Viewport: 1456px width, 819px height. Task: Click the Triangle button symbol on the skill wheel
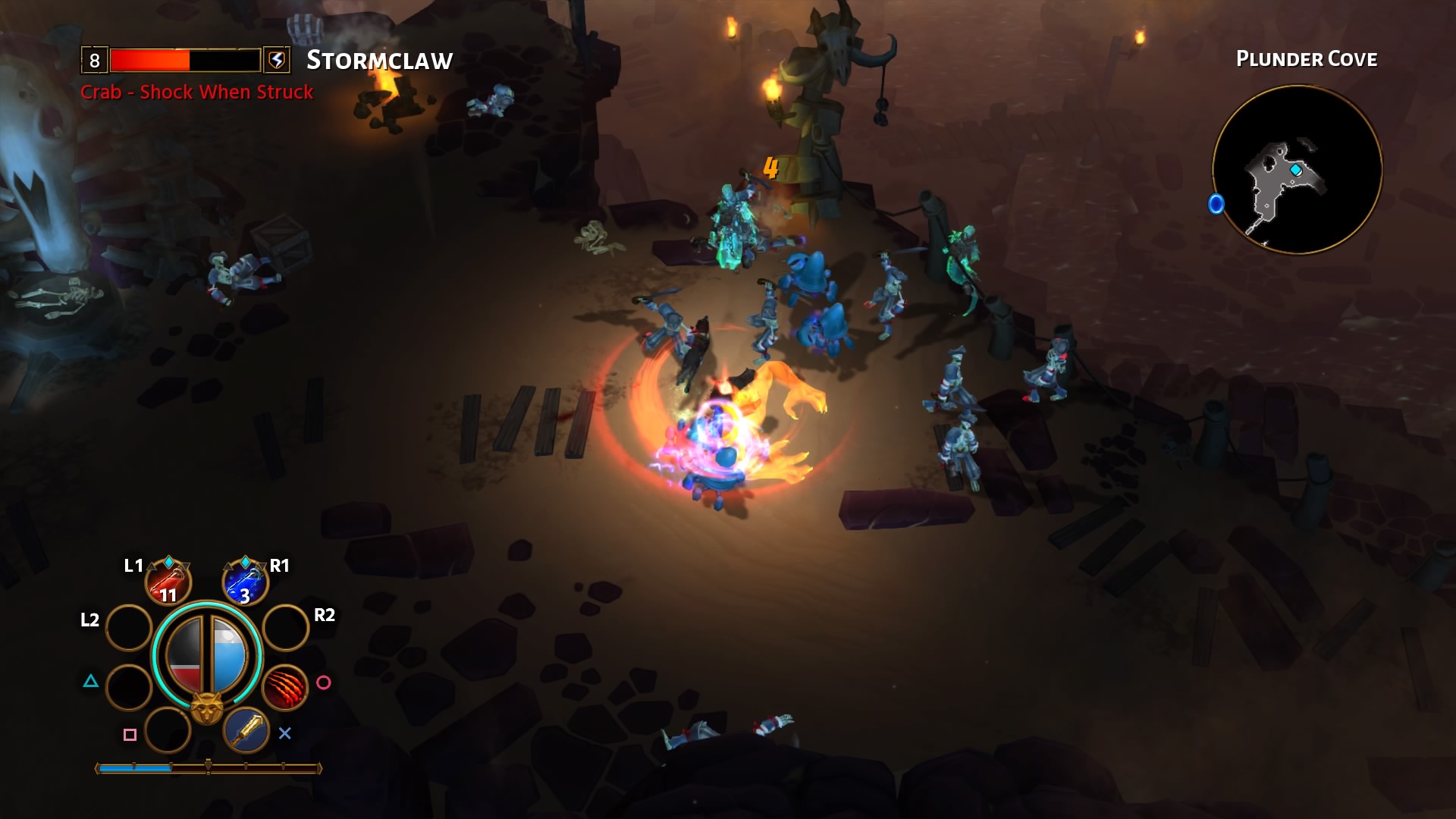click(91, 681)
